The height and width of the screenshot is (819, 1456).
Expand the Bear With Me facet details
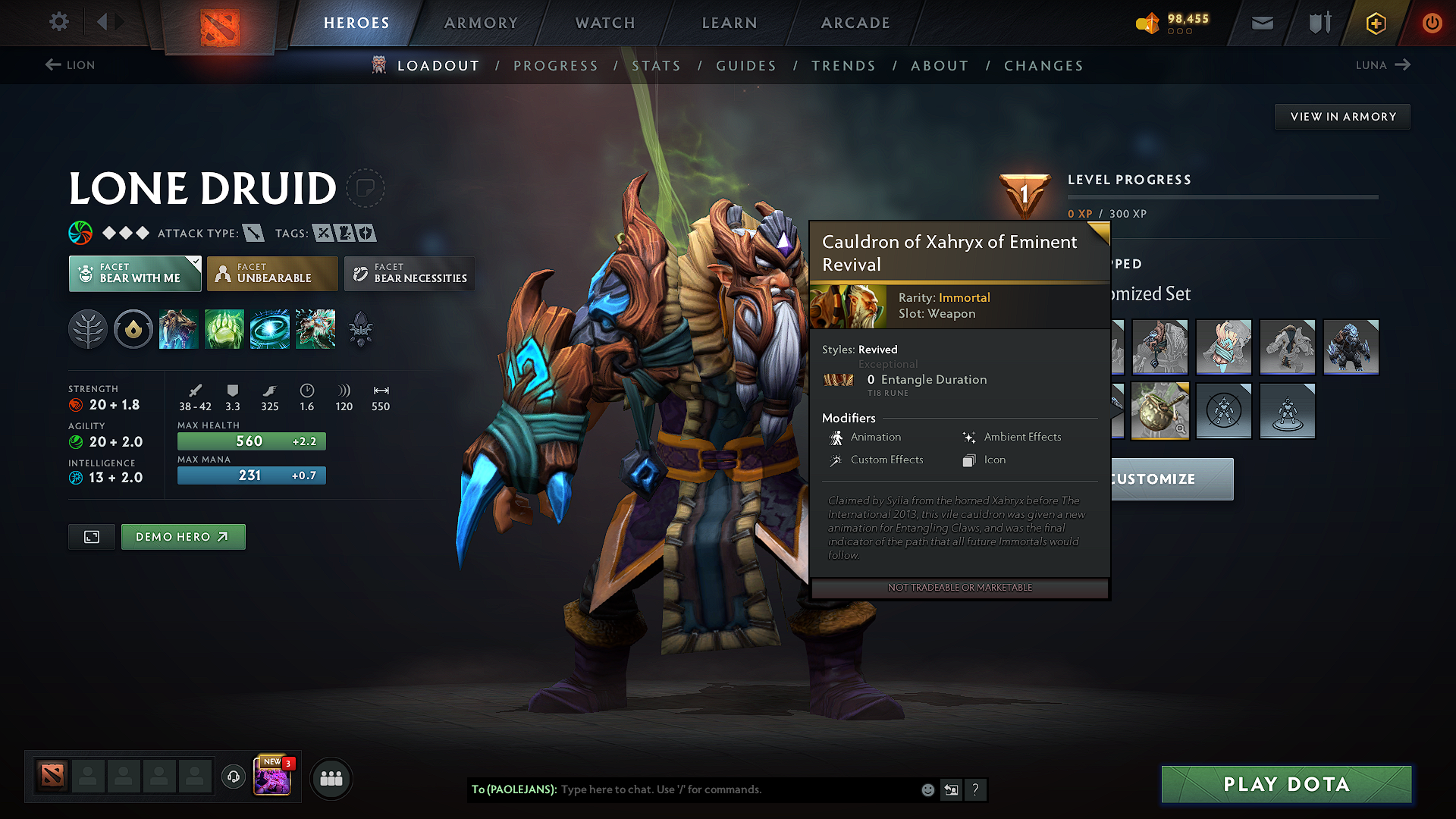coord(134,273)
